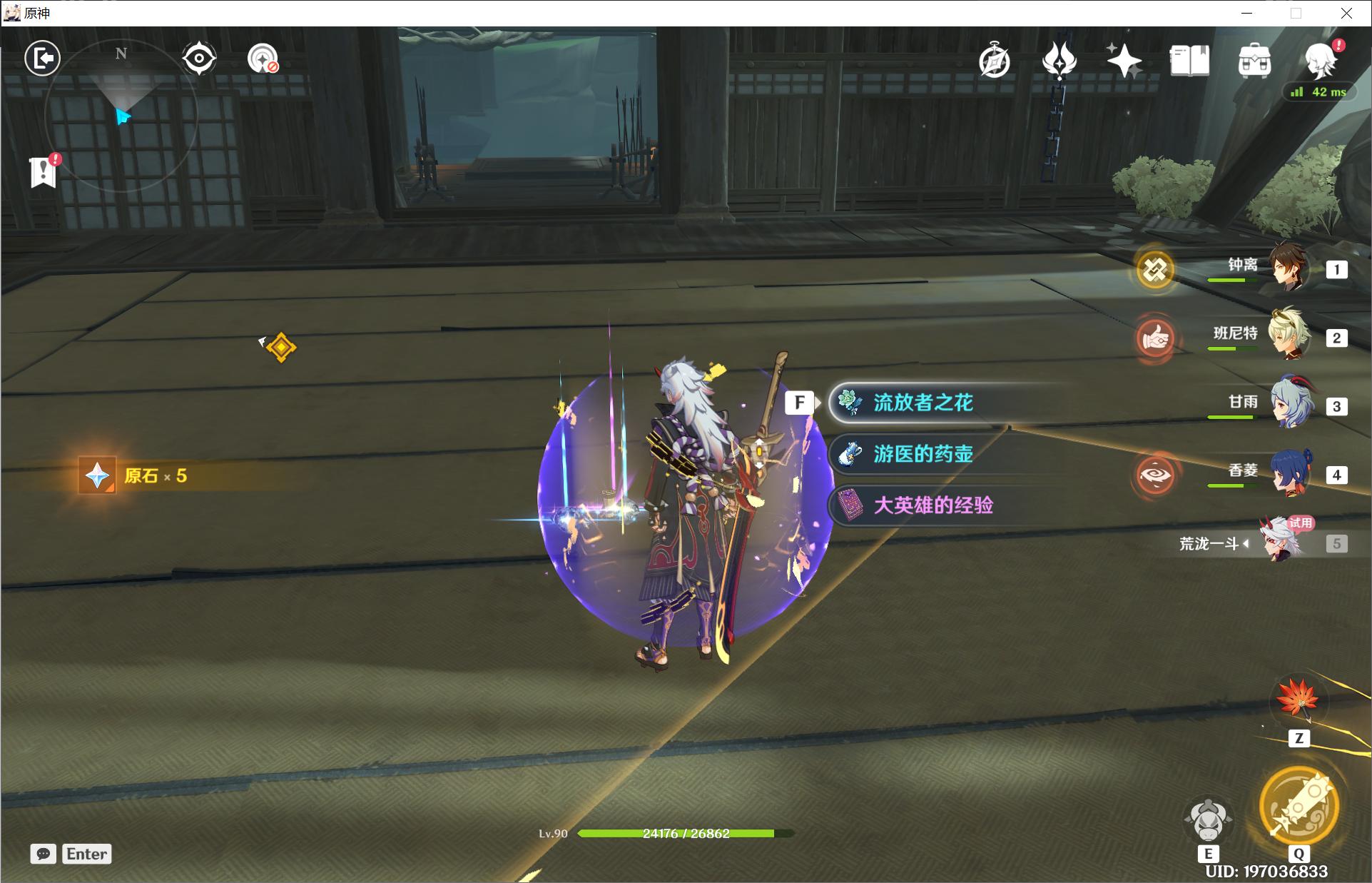Activate the golden elemental burst icon
The width and height of the screenshot is (1372, 883).
tap(1298, 806)
